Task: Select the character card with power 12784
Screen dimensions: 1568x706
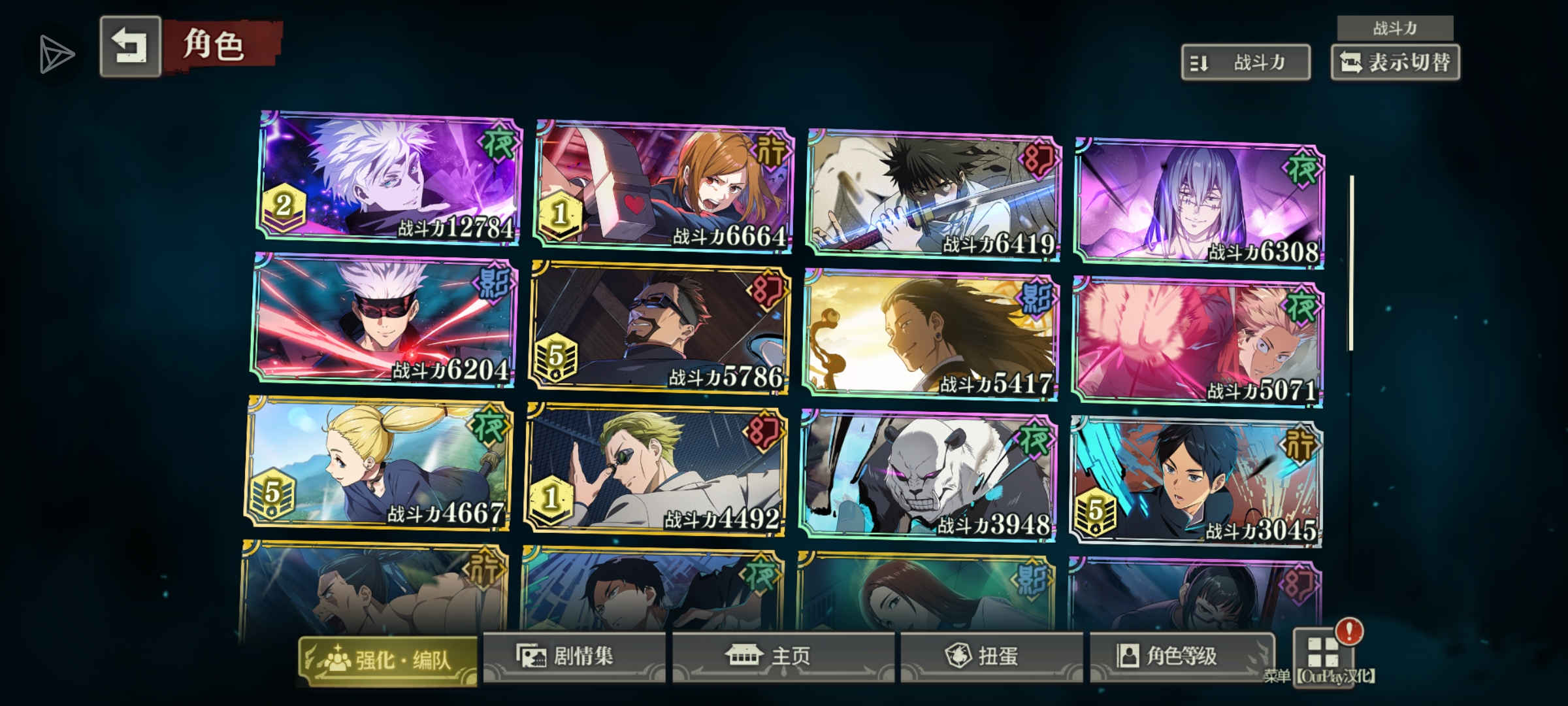Action: tap(389, 178)
